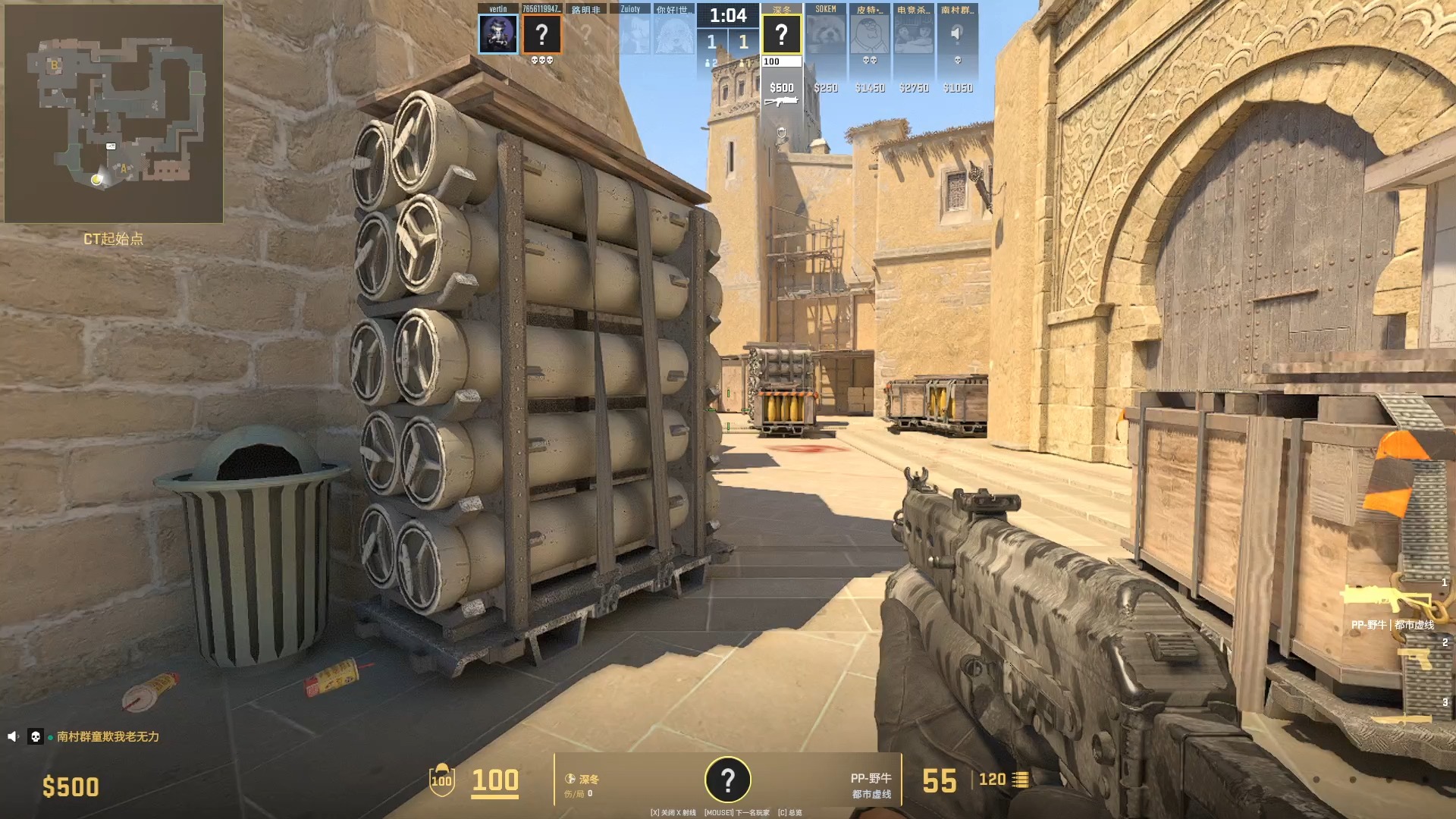
Task: Spectate player 路明非 in the scoreboard bar
Action: point(585,34)
